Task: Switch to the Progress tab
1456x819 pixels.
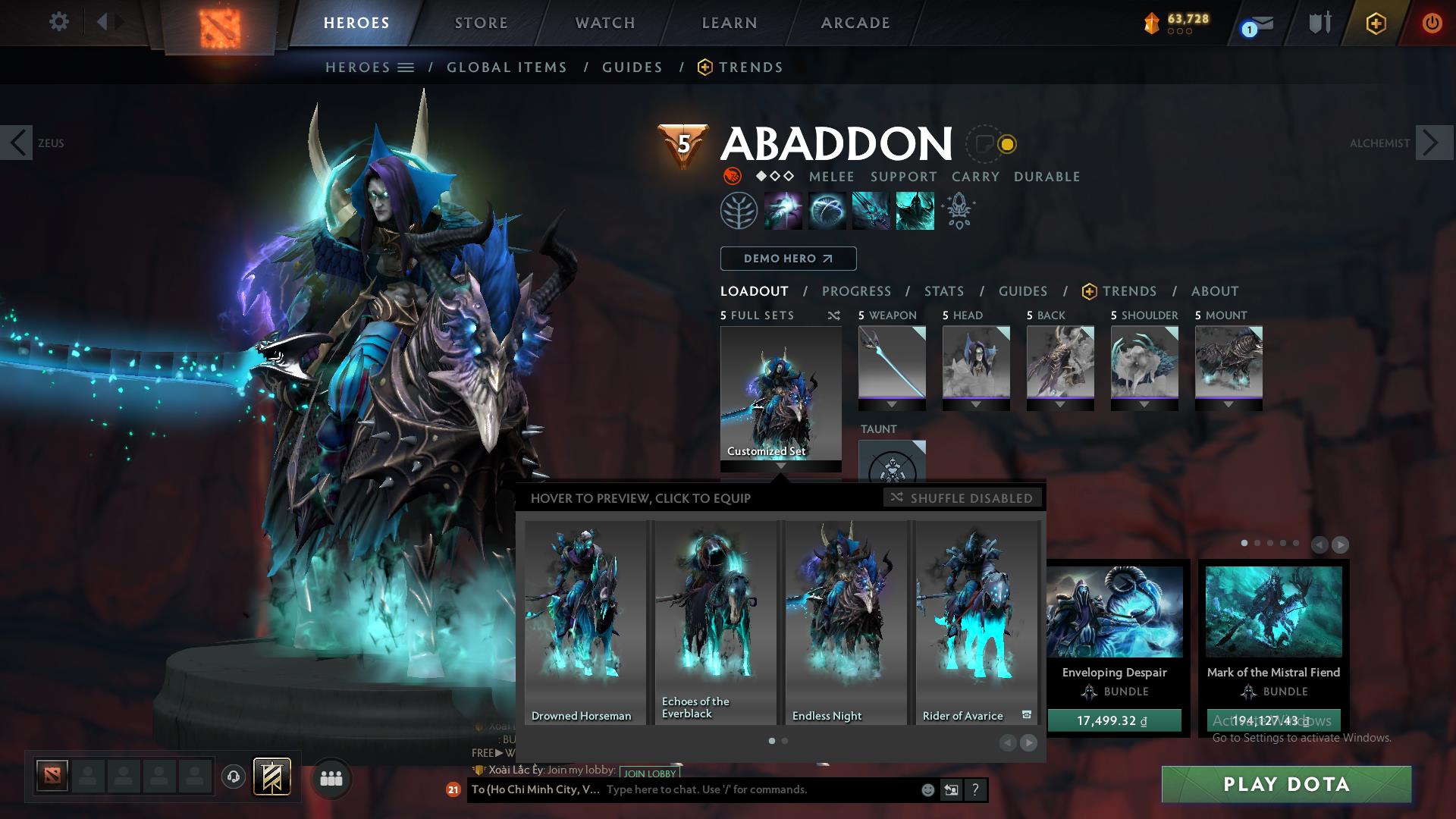Action: pos(857,291)
